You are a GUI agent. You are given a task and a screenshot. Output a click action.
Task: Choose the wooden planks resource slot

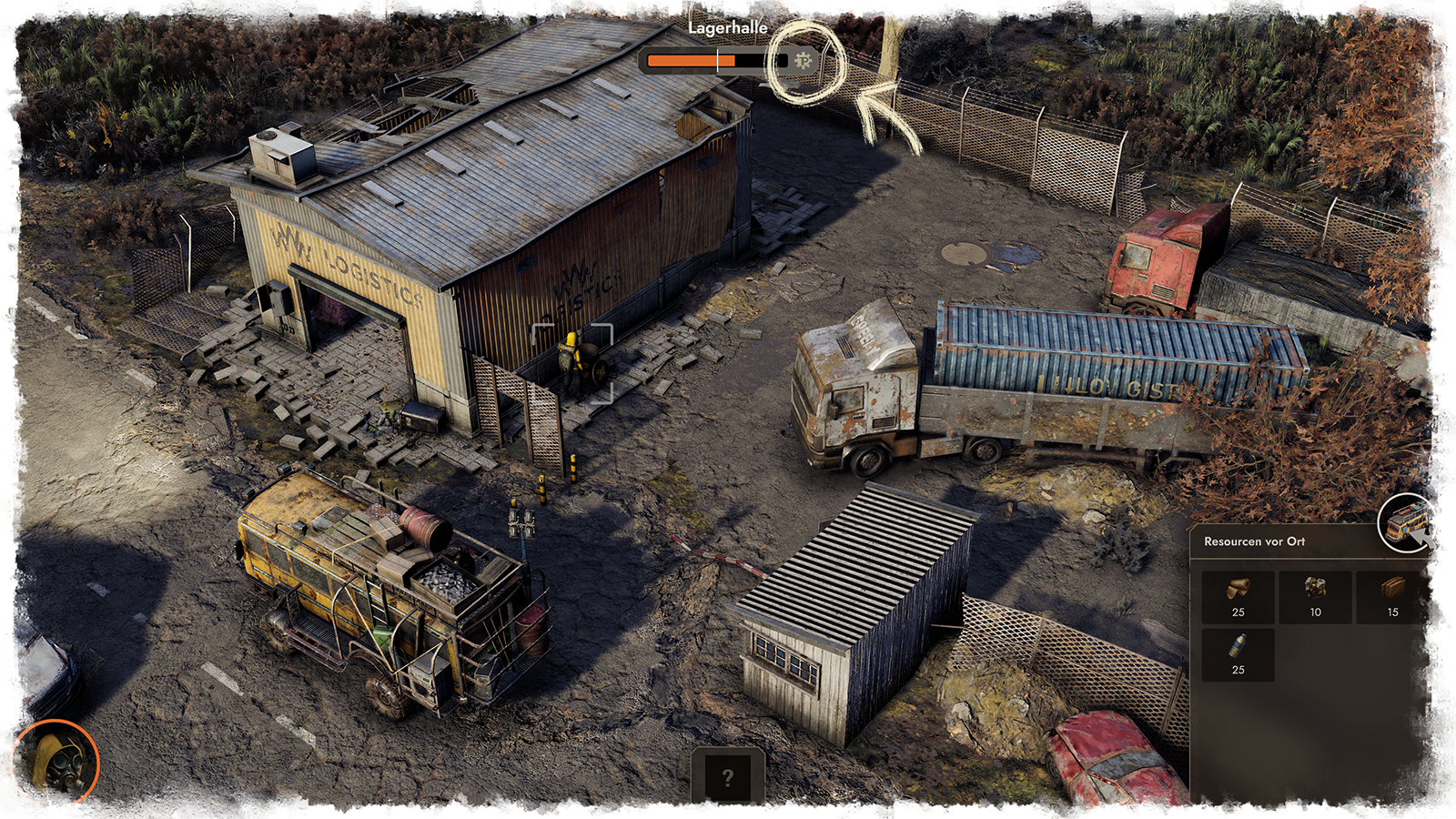point(1392,596)
